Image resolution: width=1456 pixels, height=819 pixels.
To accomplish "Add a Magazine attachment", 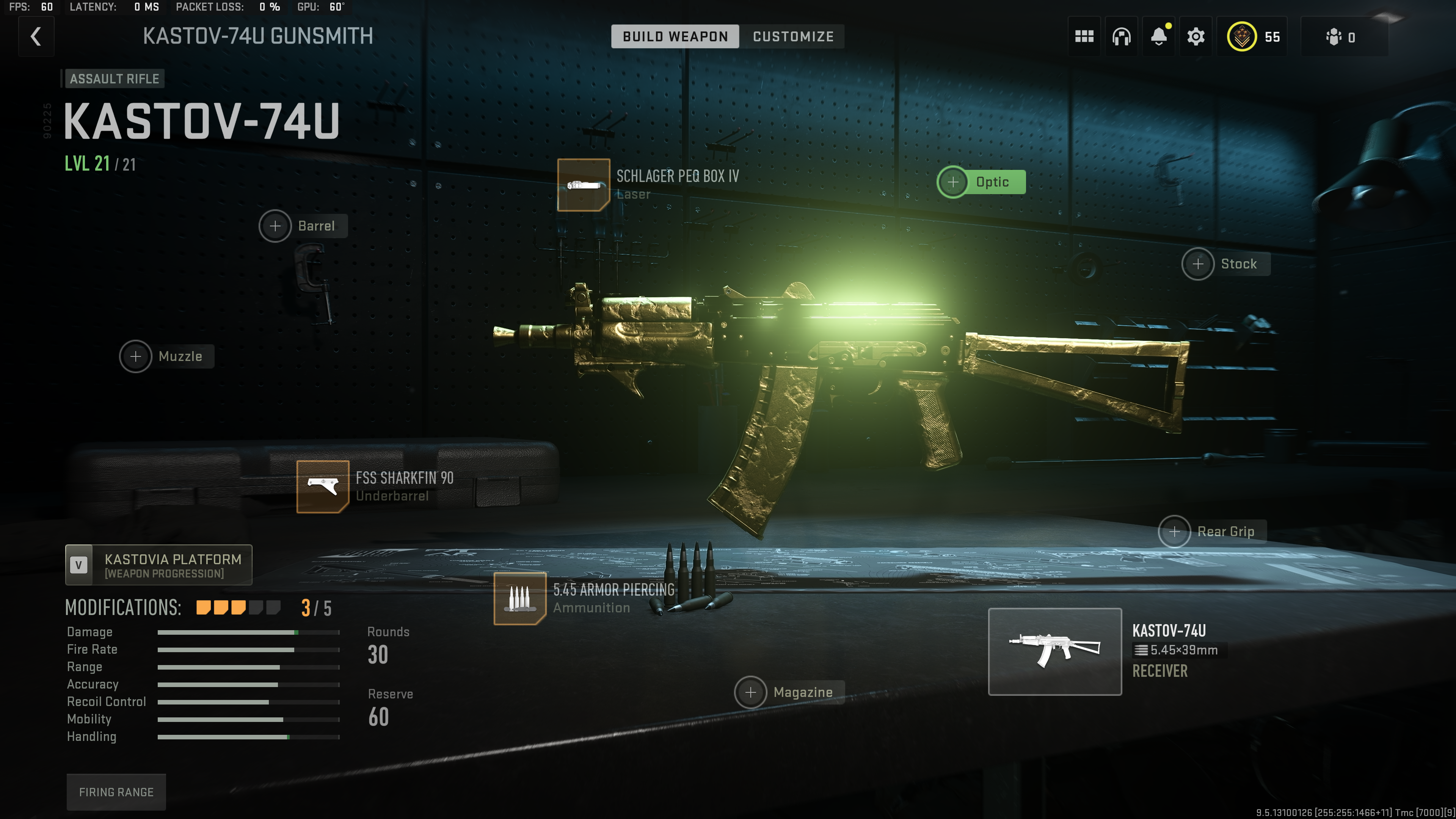I will tap(750, 692).
